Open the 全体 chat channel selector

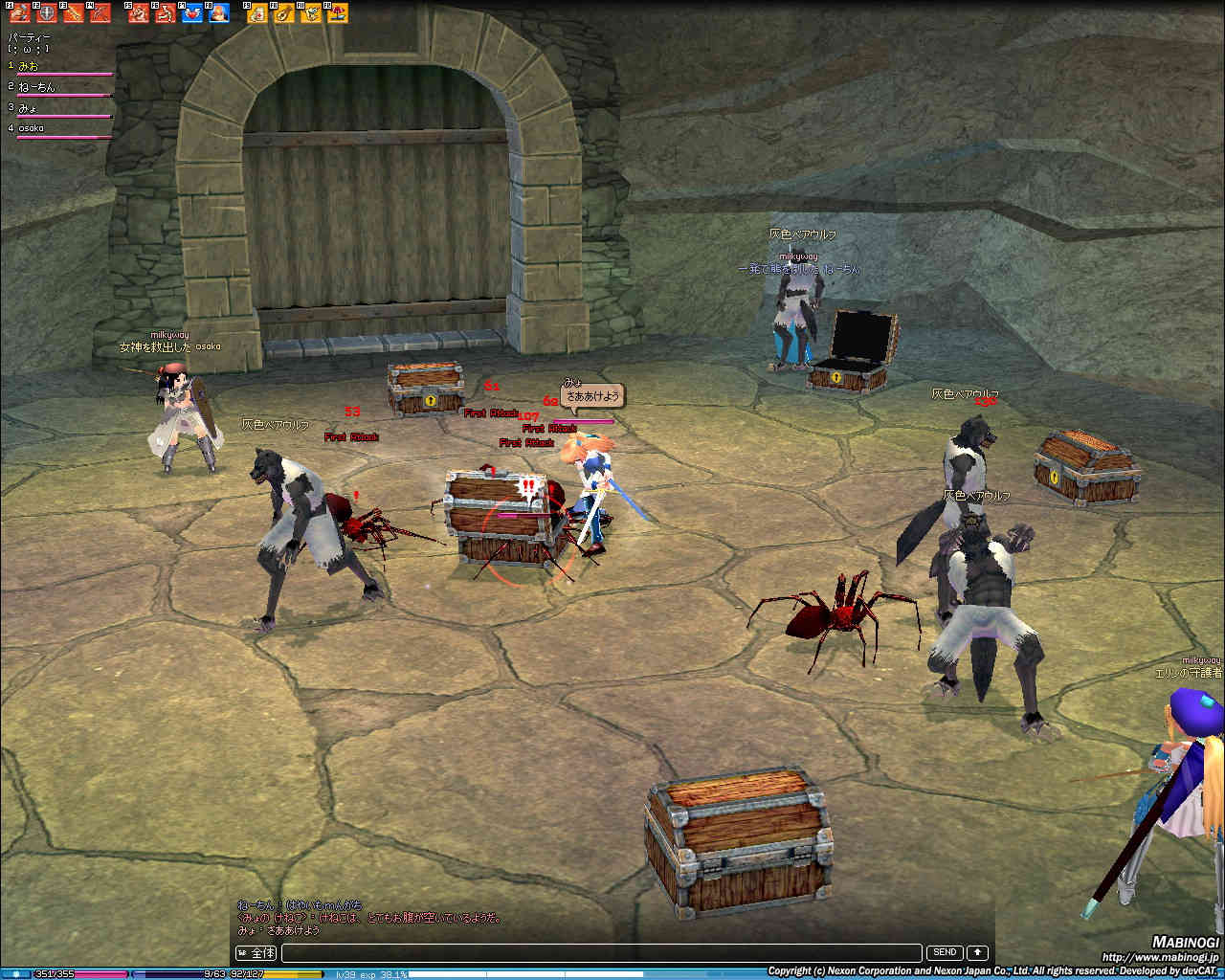256,953
